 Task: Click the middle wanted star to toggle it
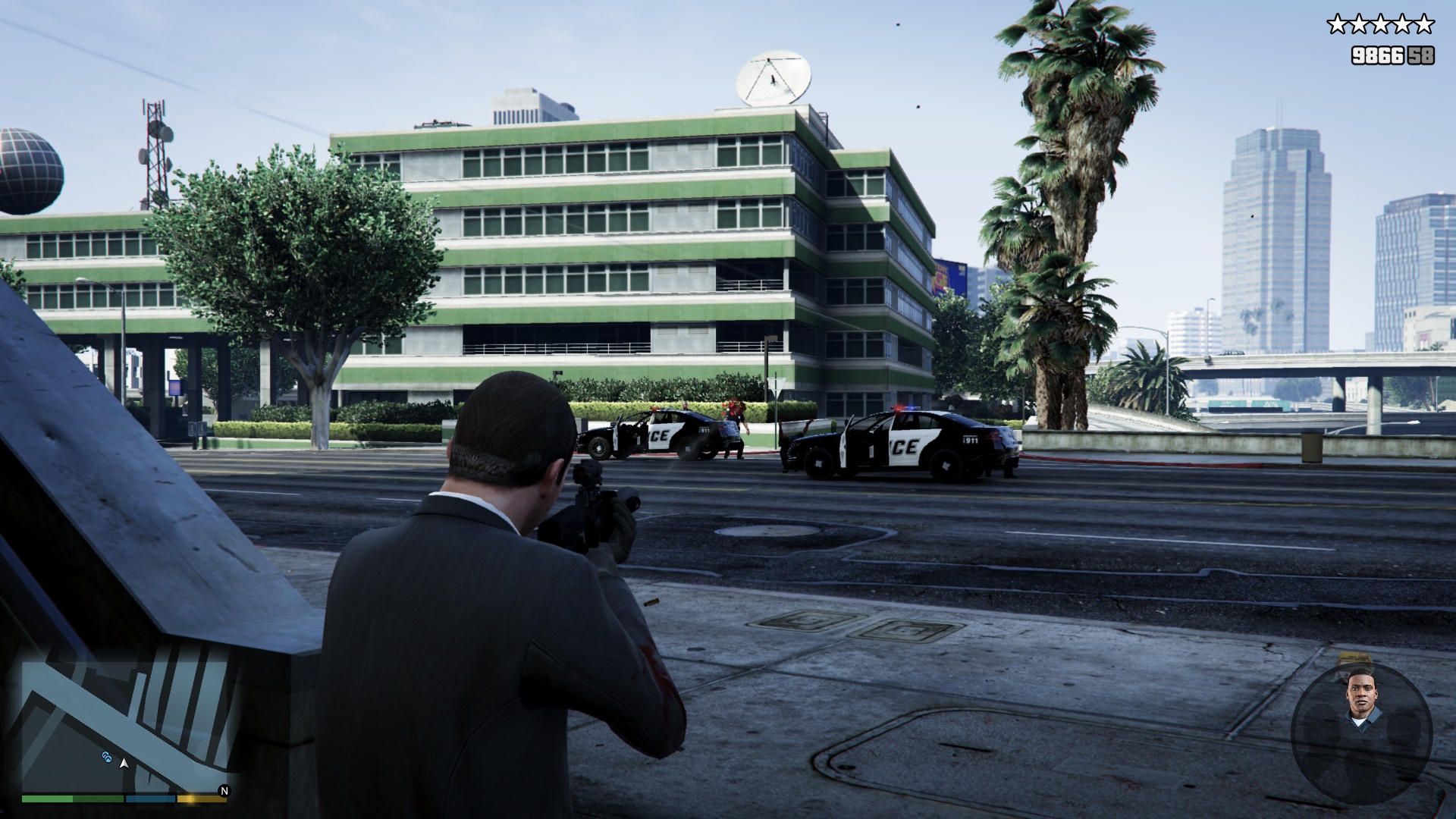tap(1380, 24)
